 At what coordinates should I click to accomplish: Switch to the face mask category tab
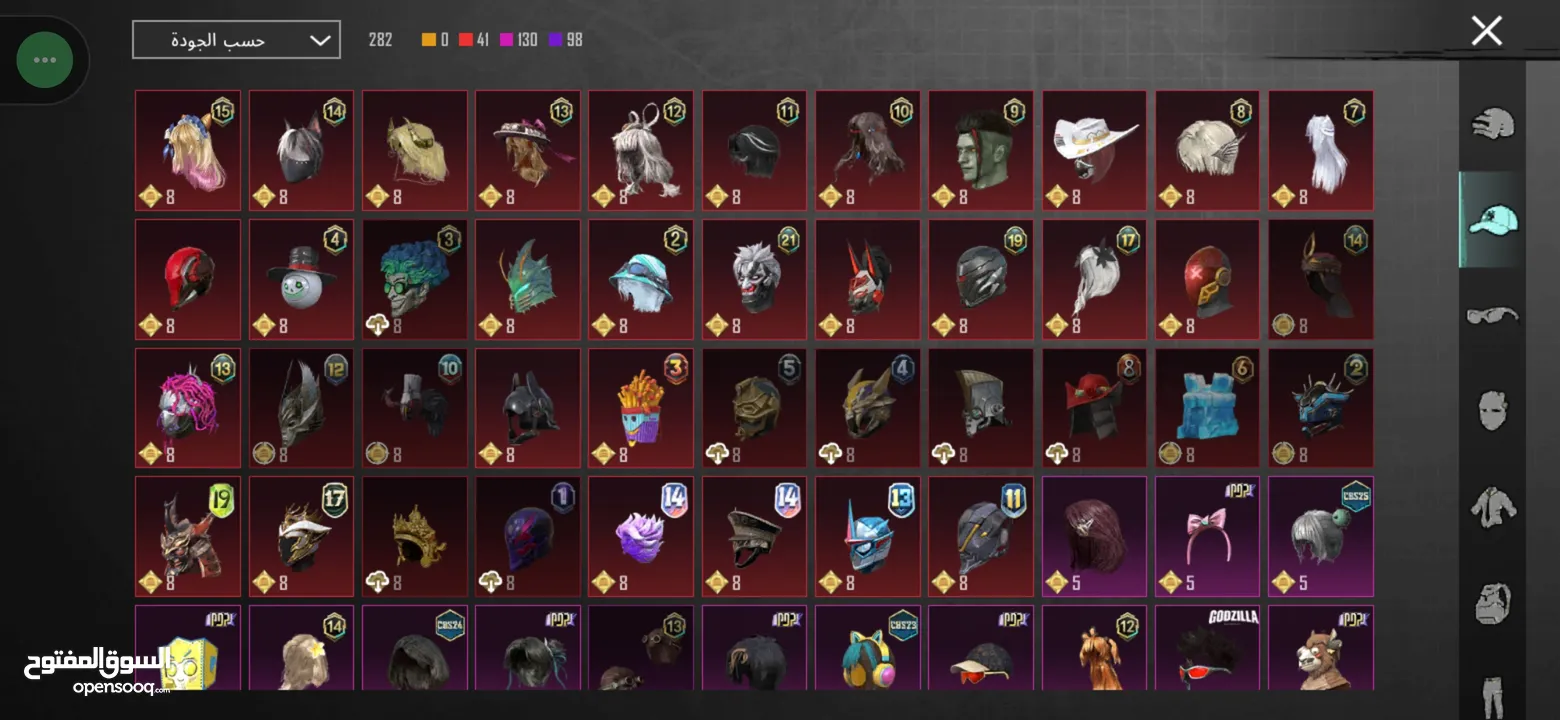point(1493,410)
